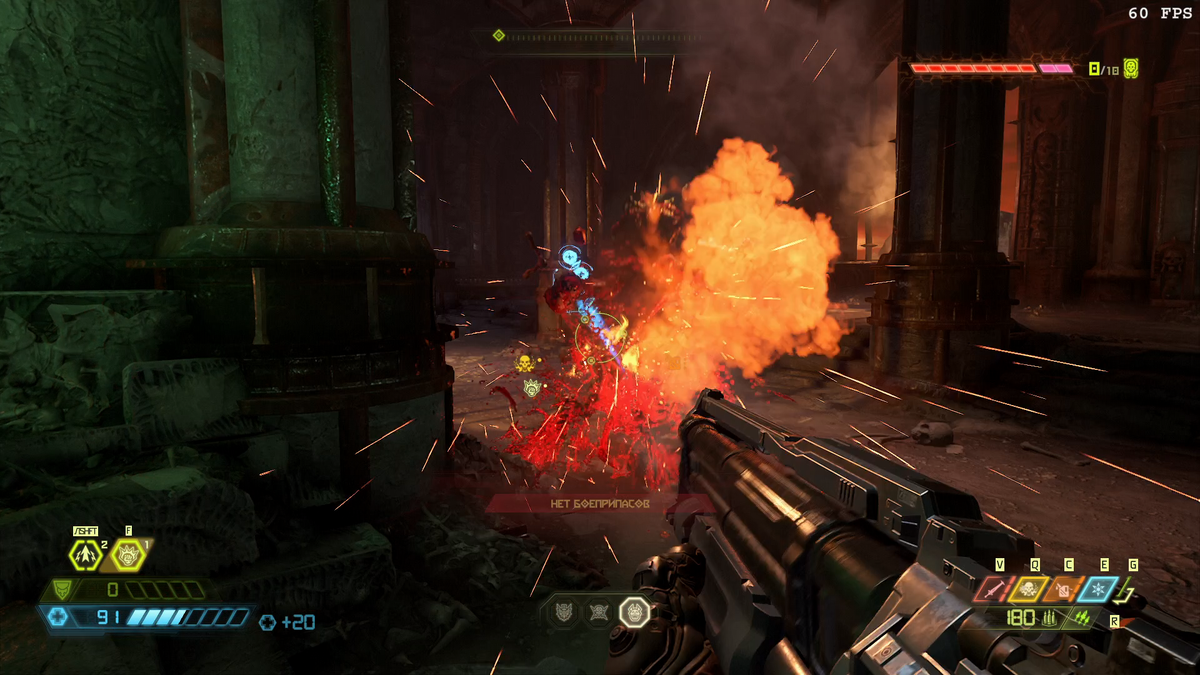Viewport: 1200px width, 675px height.
Task: Click the yellow demon kill counter icon
Action: coord(1130,69)
